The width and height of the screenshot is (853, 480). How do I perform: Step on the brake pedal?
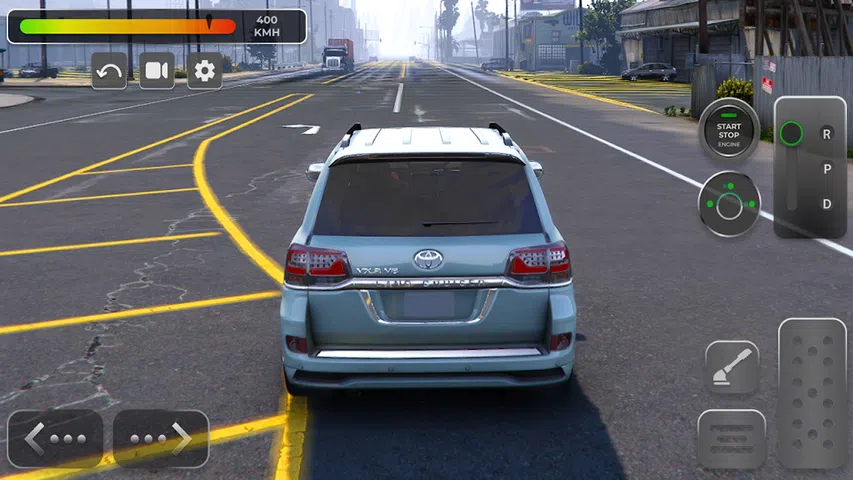[732, 439]
